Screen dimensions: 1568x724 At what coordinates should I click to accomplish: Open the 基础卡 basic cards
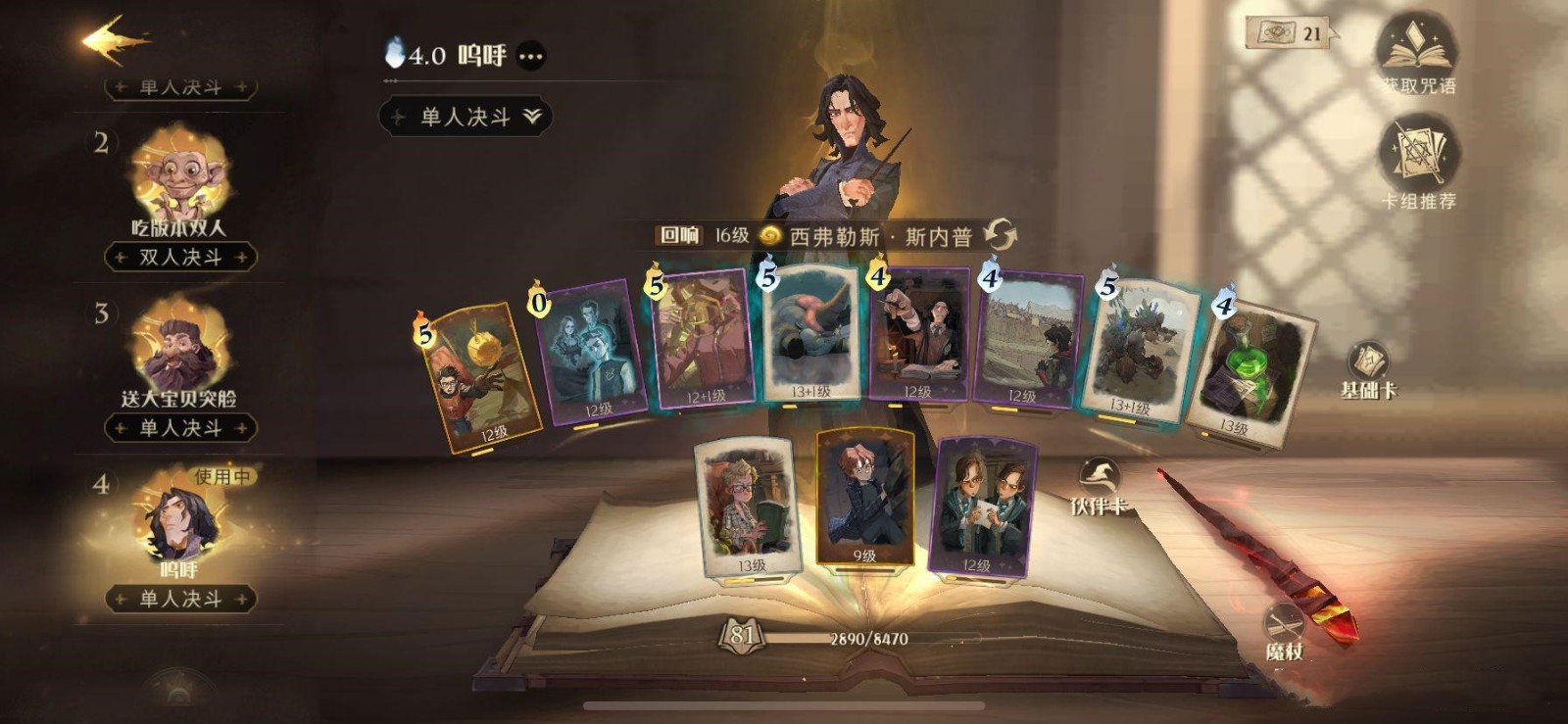point(1368,370)
